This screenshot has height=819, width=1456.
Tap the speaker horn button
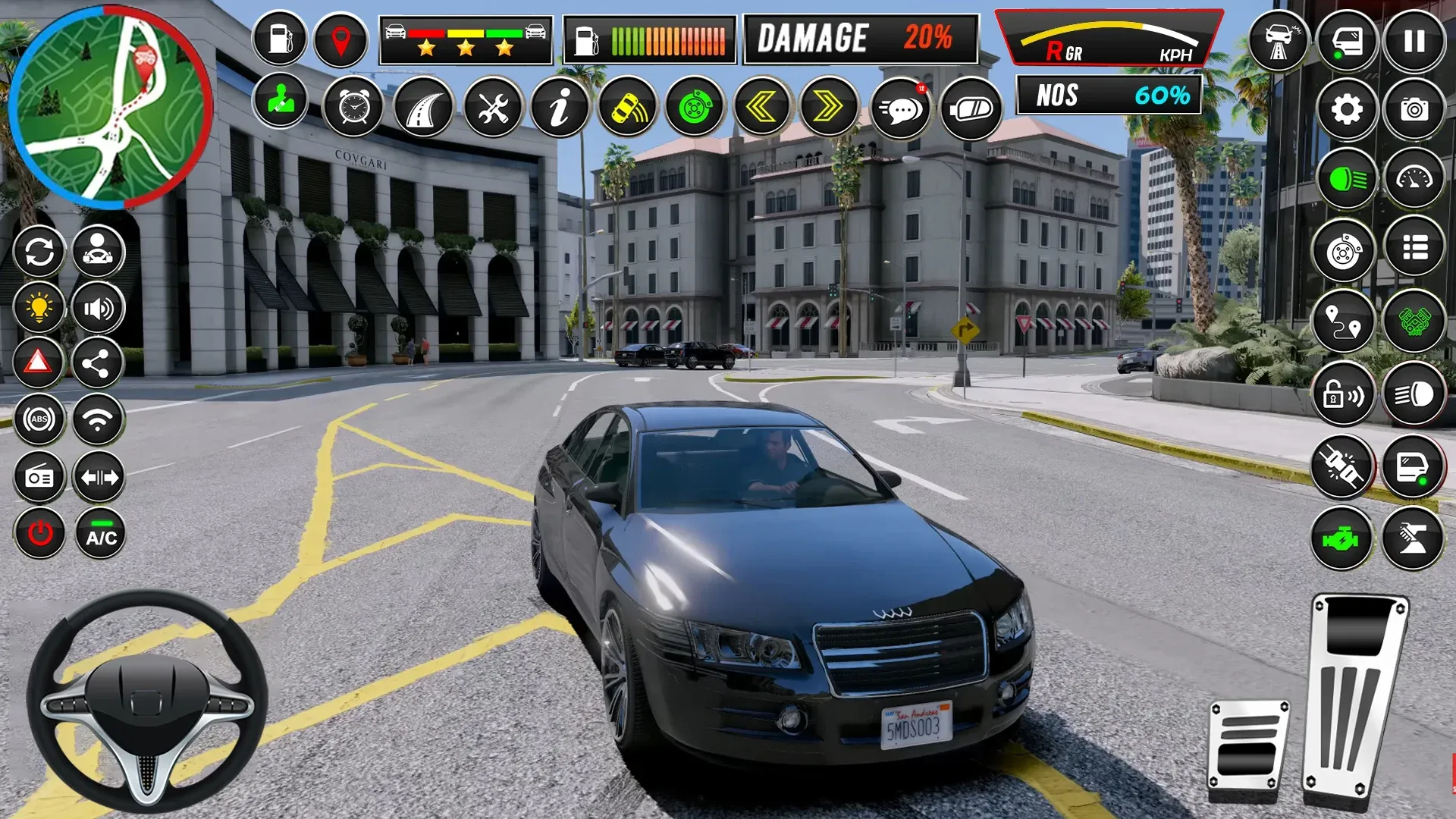[99, 308]
